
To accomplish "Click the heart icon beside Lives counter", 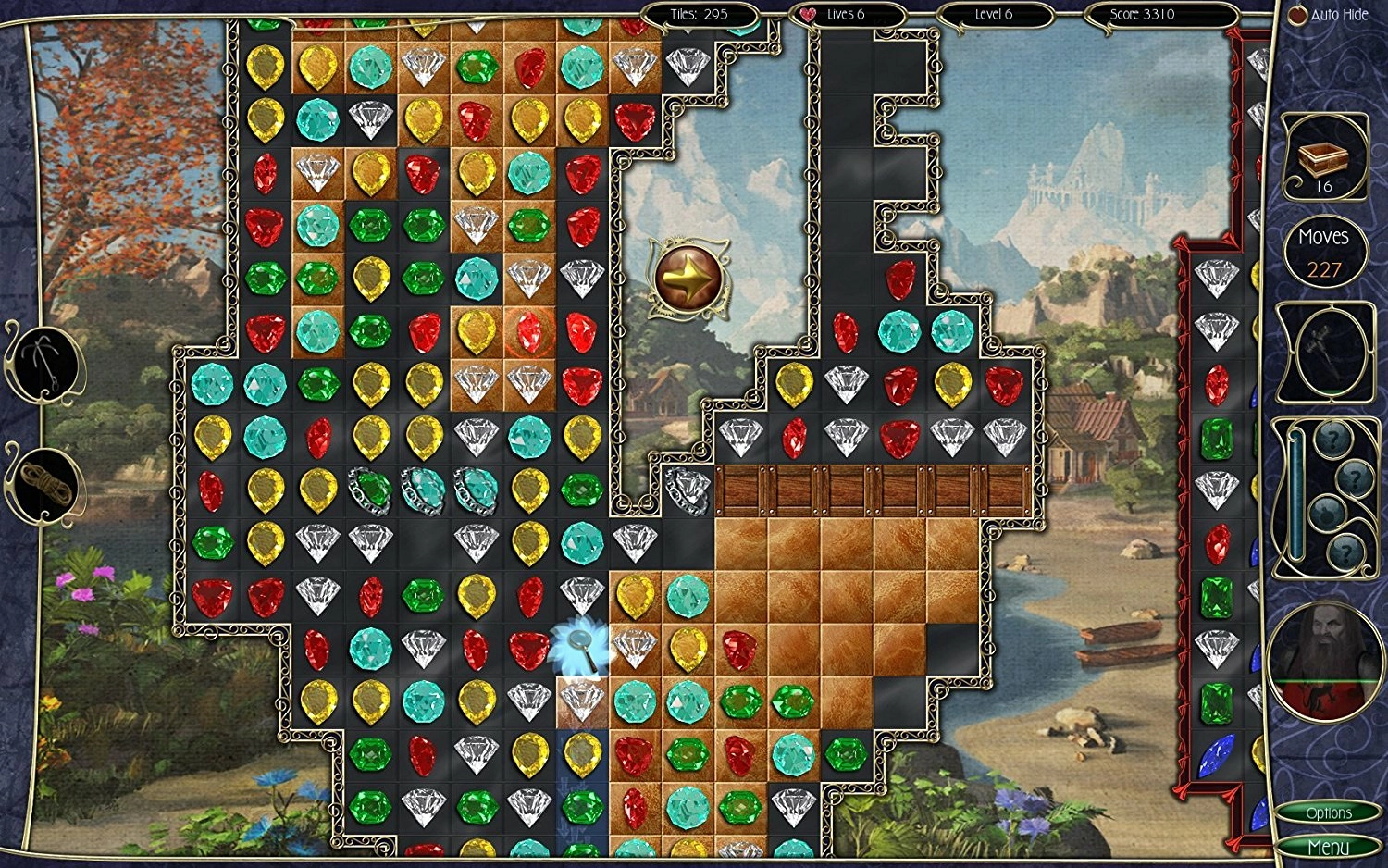I will (x=808, y=14).
